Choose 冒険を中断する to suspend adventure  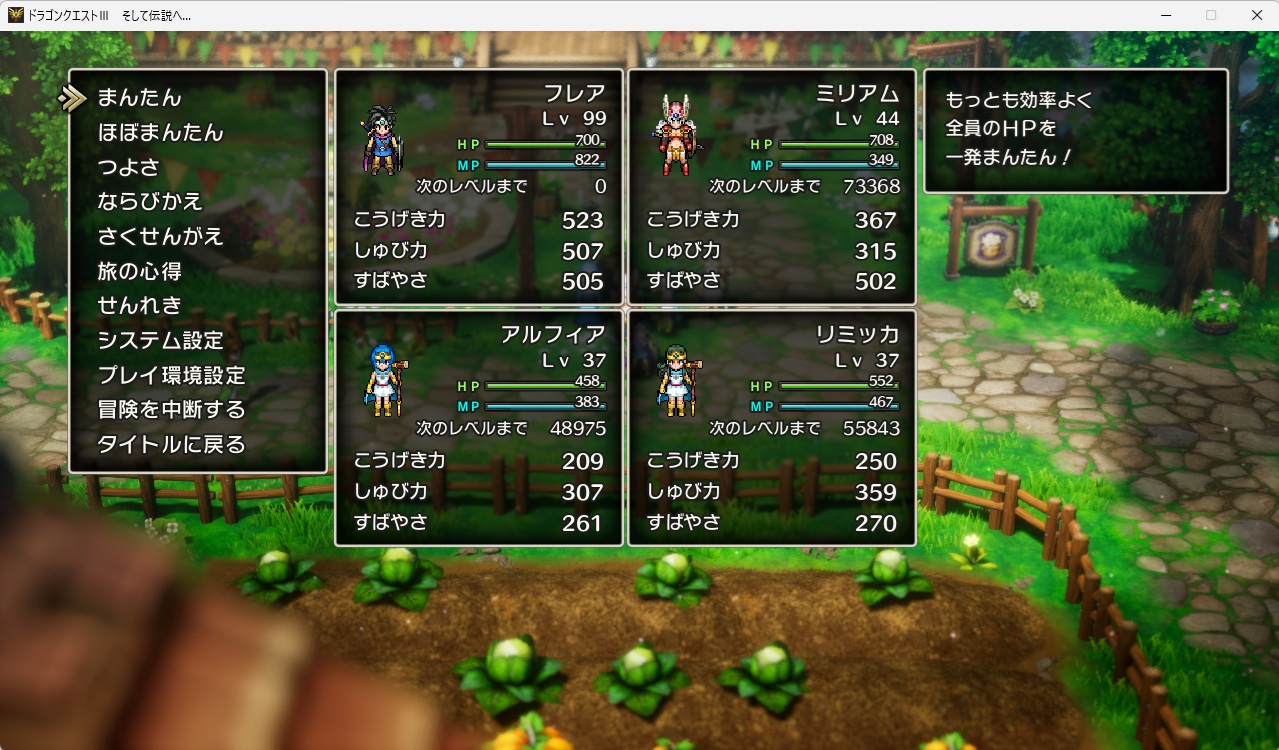pyautogui.click(x=171, y=410)
